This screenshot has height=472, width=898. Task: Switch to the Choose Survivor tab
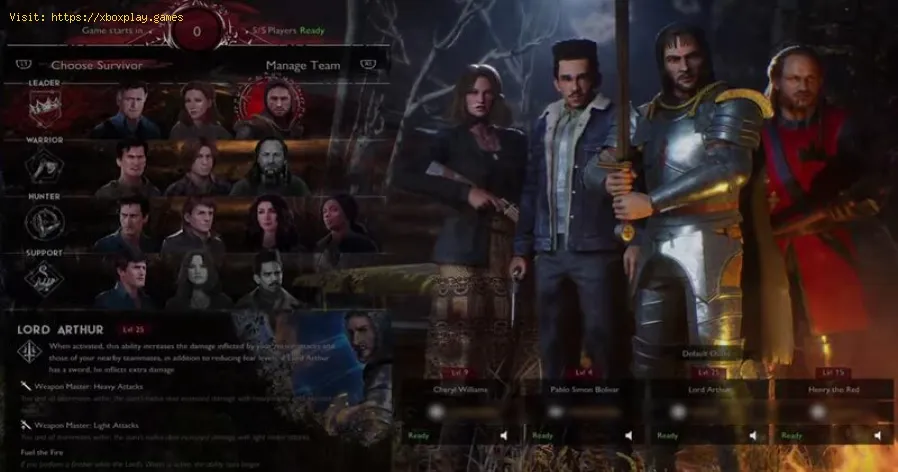pos(96,66)
